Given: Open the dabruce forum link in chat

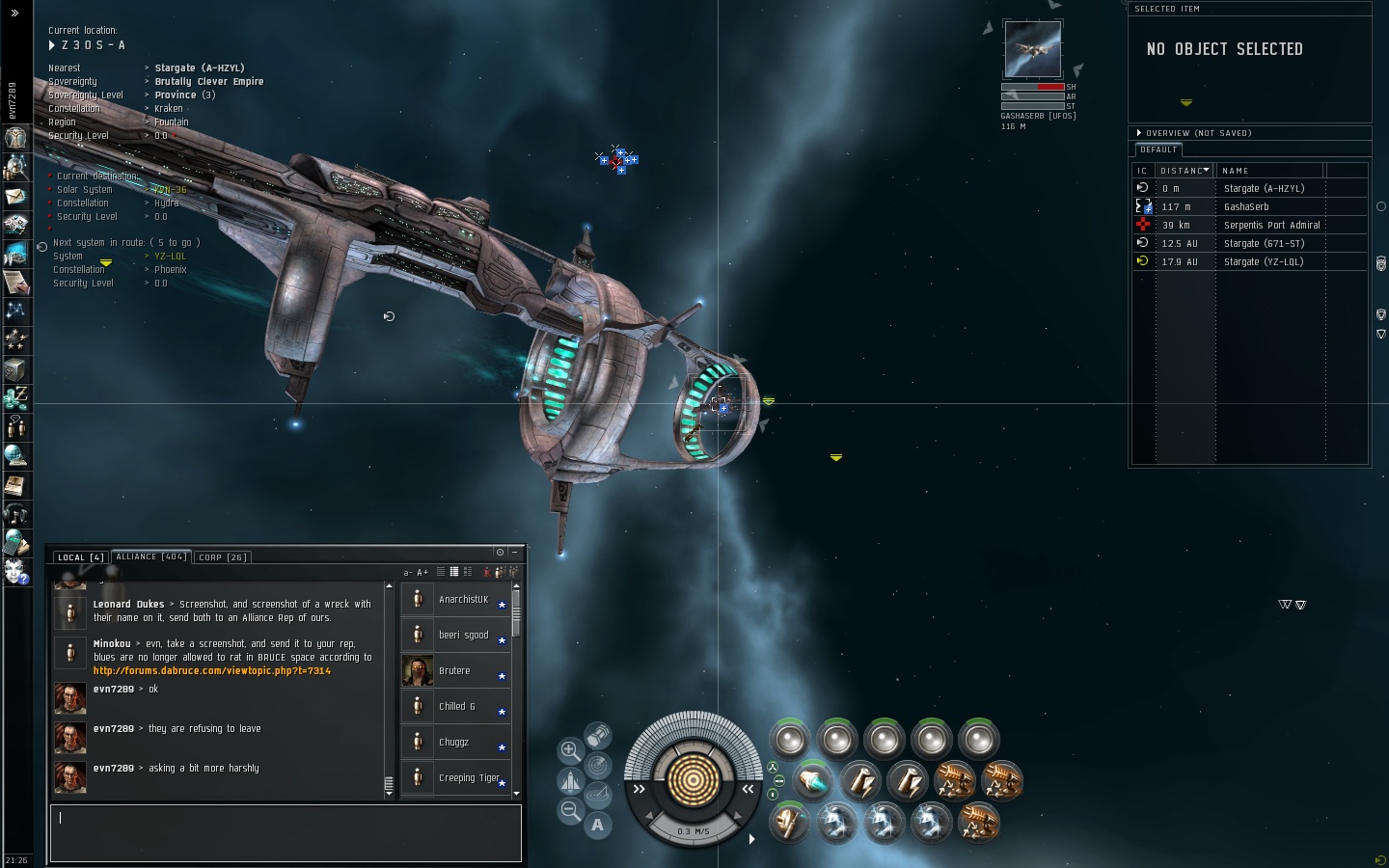Looking at the screenshot, I should pyautogui.click(x=211, y=670).
